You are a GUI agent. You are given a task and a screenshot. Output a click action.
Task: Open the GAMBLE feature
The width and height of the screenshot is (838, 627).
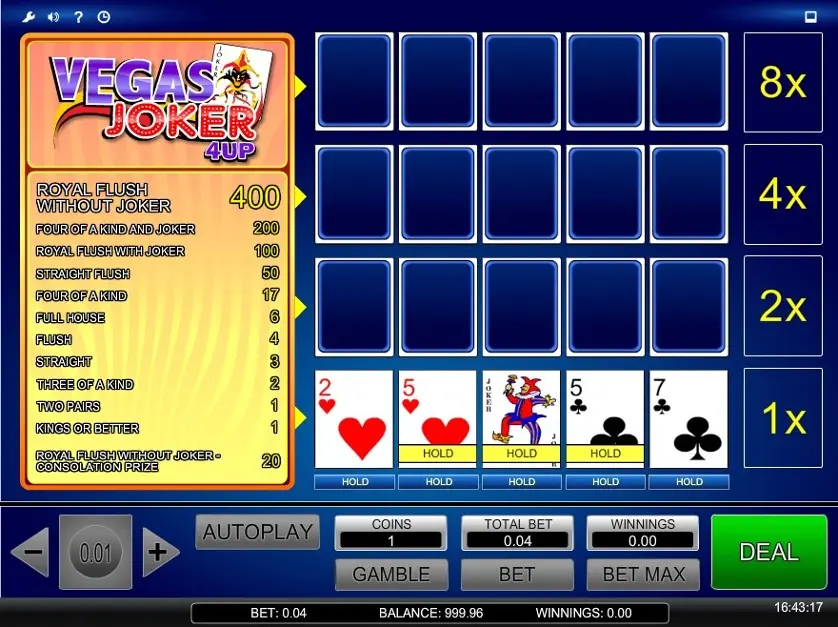point(391,574)
